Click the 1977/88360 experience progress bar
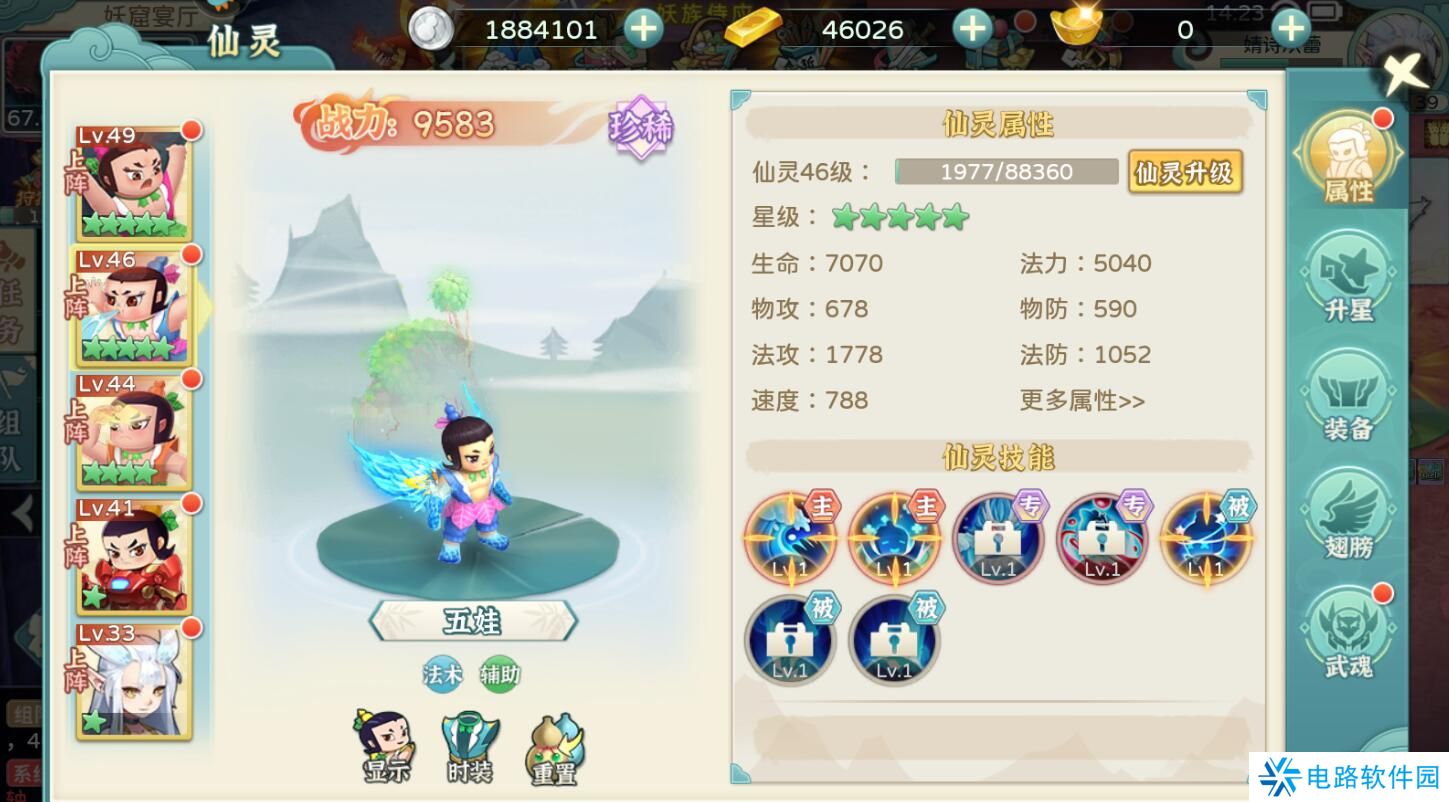Screen dimensions: 1449x802 point(1005,171)
